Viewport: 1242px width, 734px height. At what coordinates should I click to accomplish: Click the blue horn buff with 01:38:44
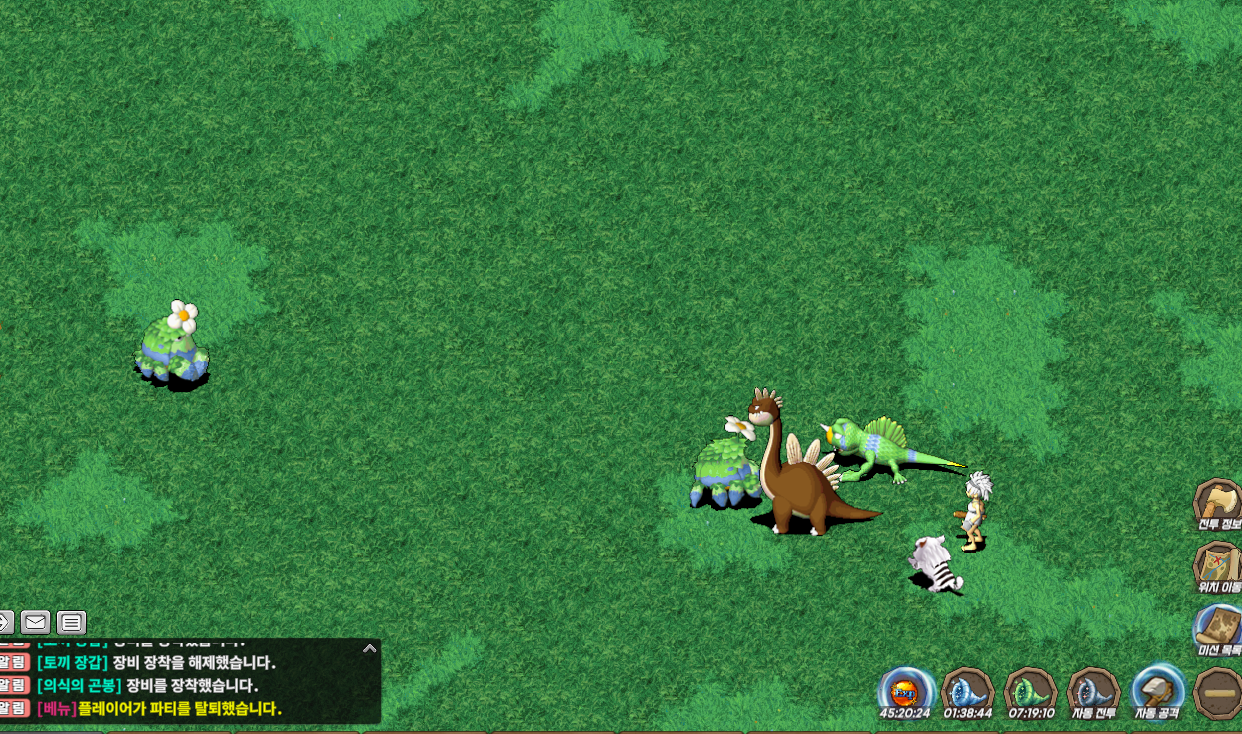968,691
